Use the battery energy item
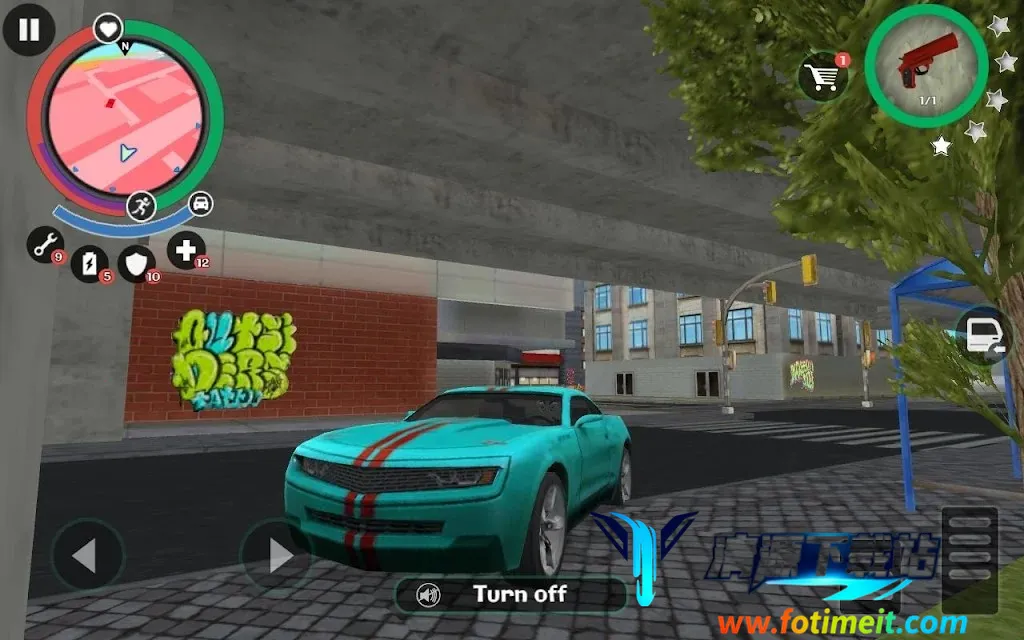 click(90, 263)
